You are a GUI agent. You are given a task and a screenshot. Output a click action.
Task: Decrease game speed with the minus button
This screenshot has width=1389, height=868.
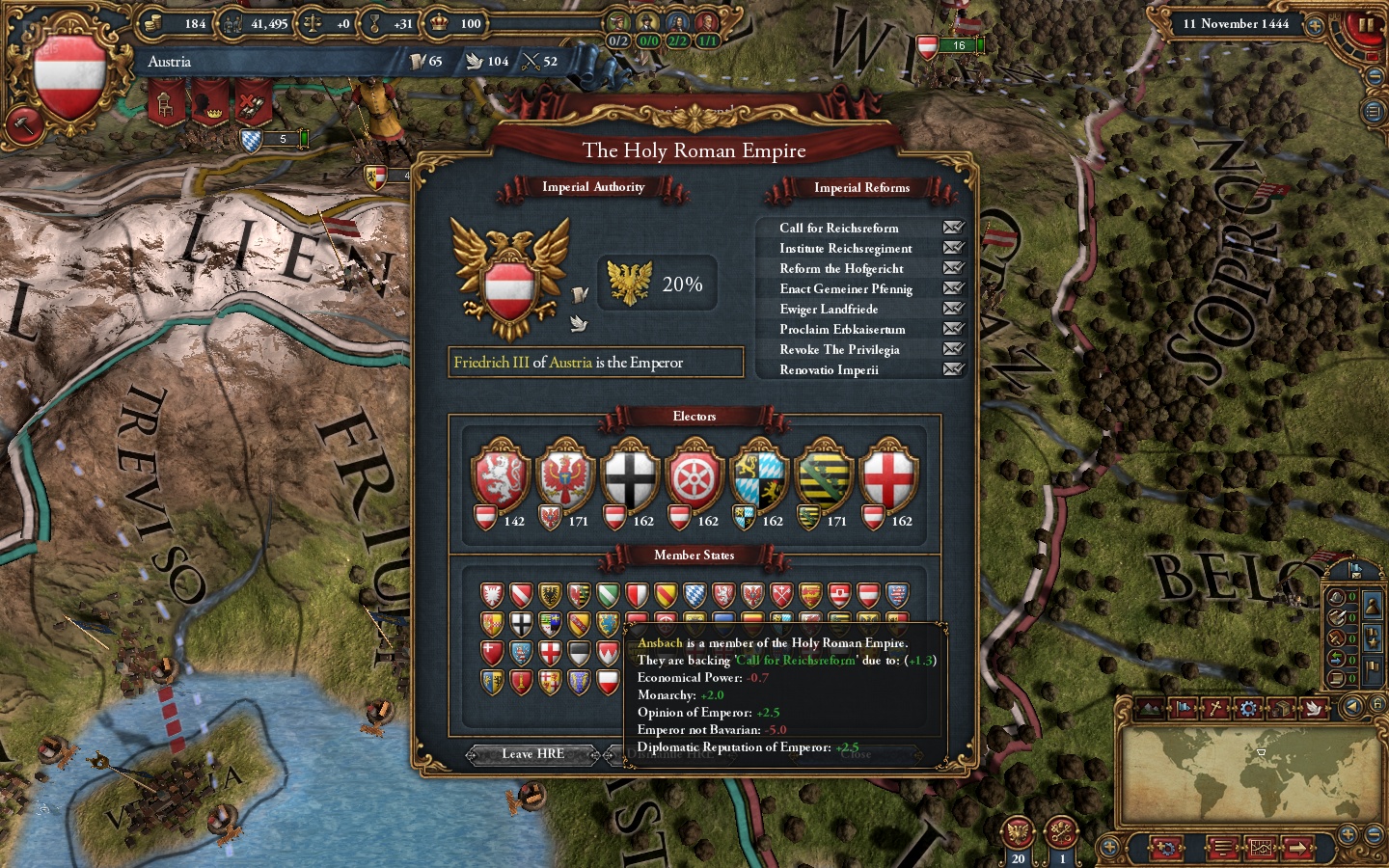coord(1375,76)
